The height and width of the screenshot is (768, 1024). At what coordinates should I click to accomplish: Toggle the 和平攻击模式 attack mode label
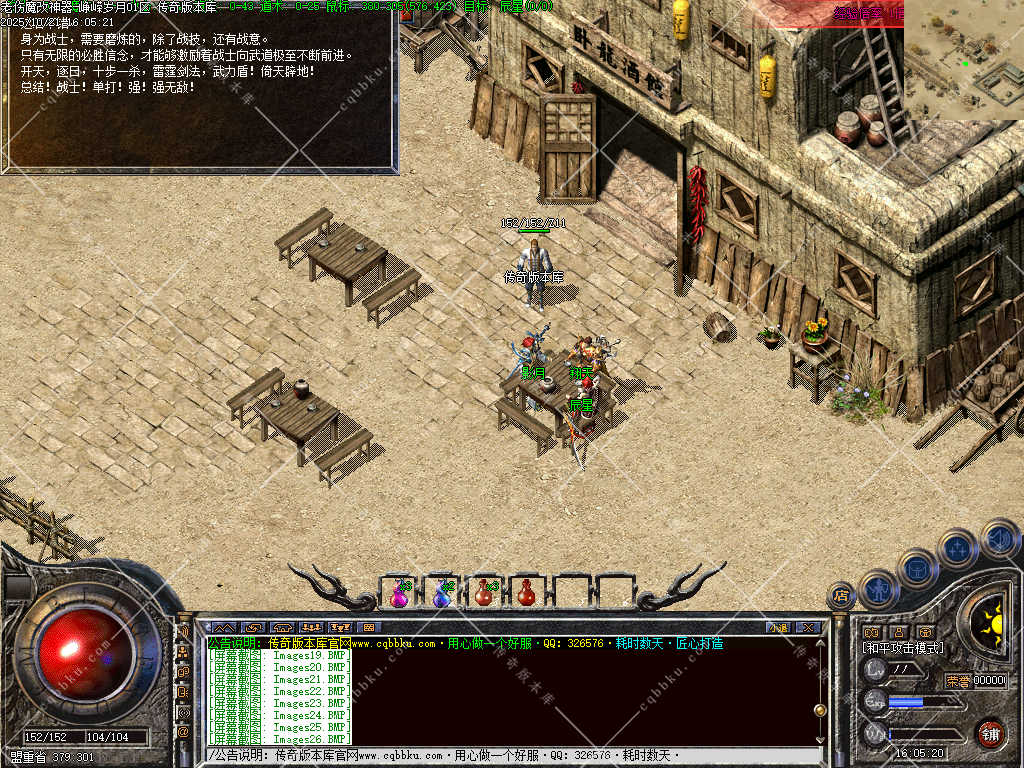click(x=903, y=648)
